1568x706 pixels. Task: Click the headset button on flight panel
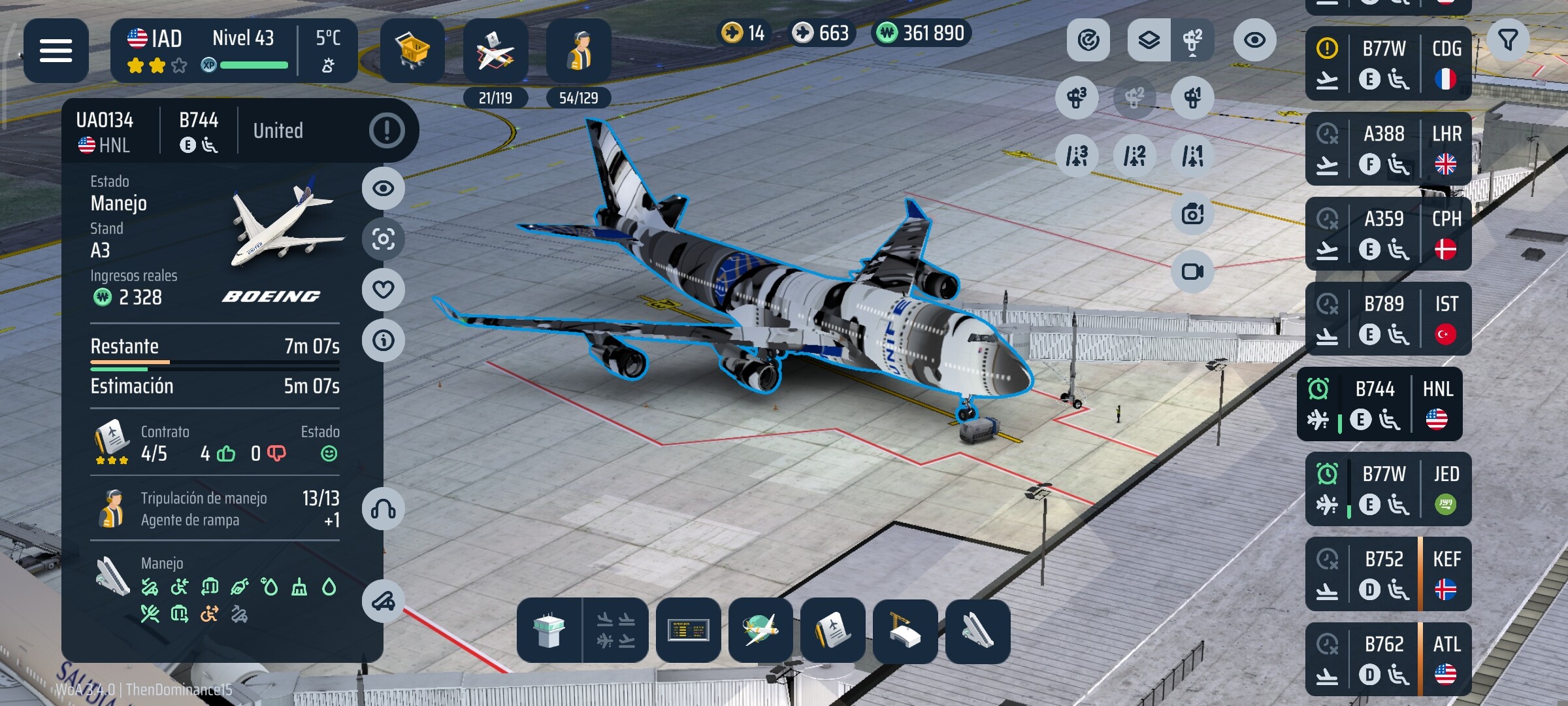pyautogui.click(x=384, y=509)
